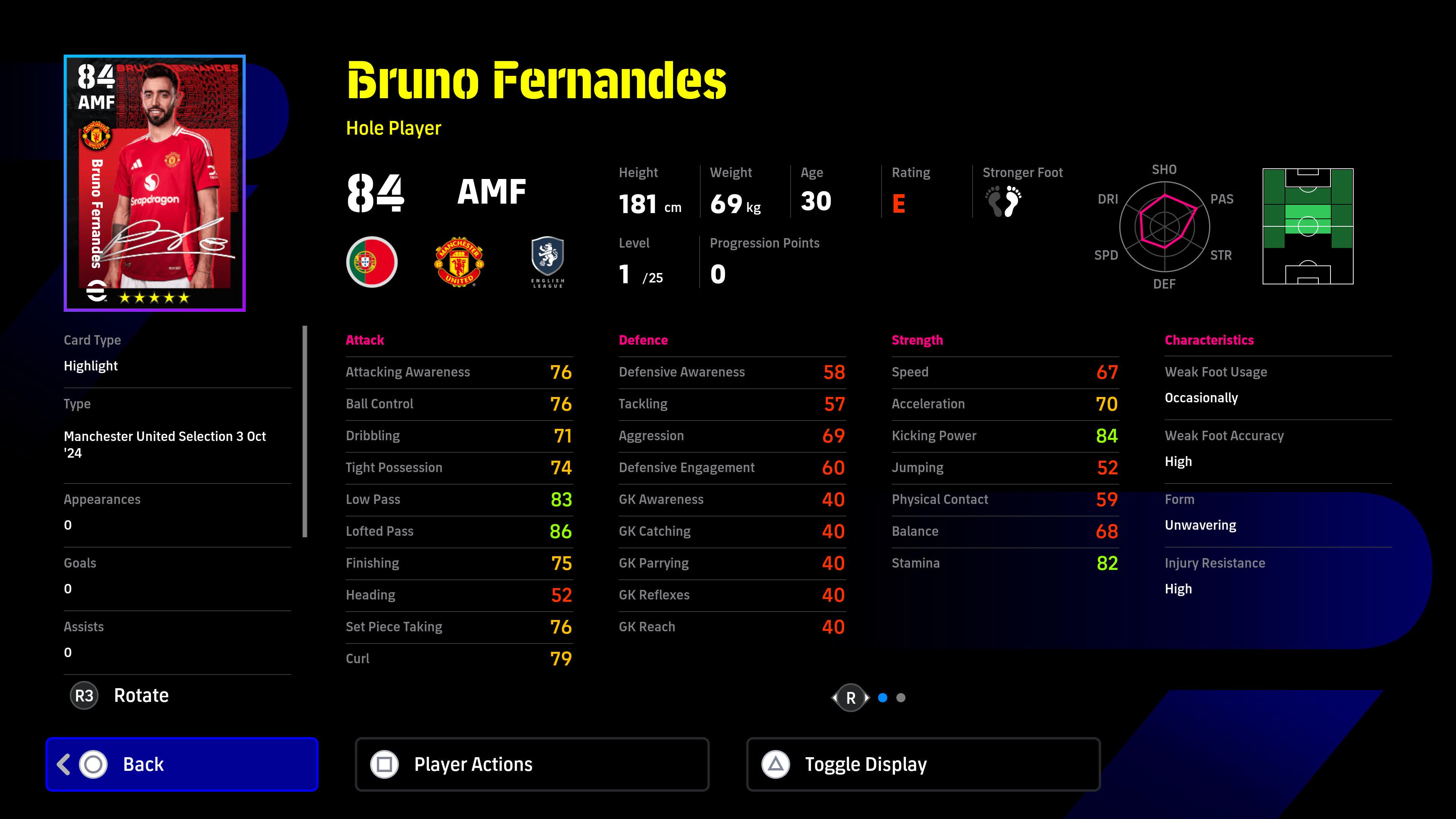Click the Bruno Fernandes player card
The width and height of the screenshot is (1456, 819).
(154, 182)
